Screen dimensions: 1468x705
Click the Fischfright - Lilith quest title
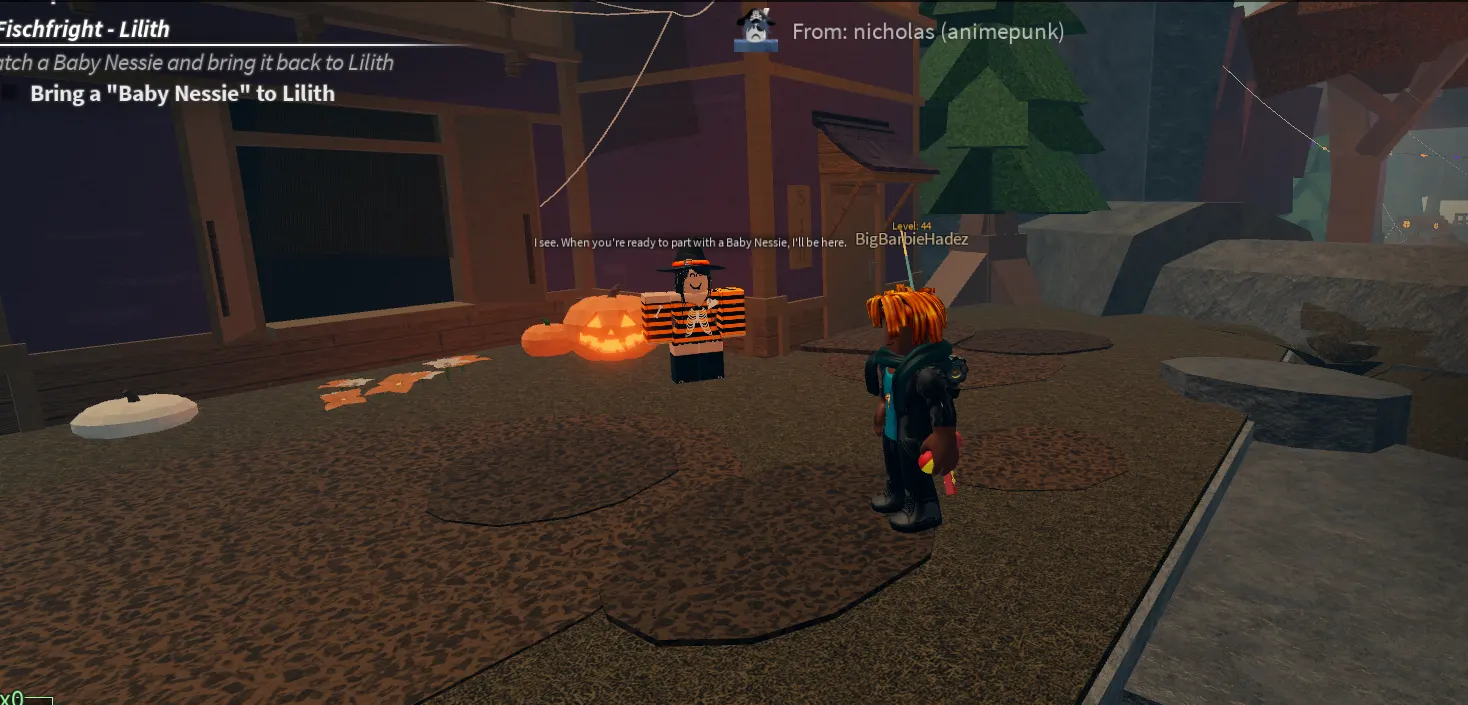pos(84,29)
